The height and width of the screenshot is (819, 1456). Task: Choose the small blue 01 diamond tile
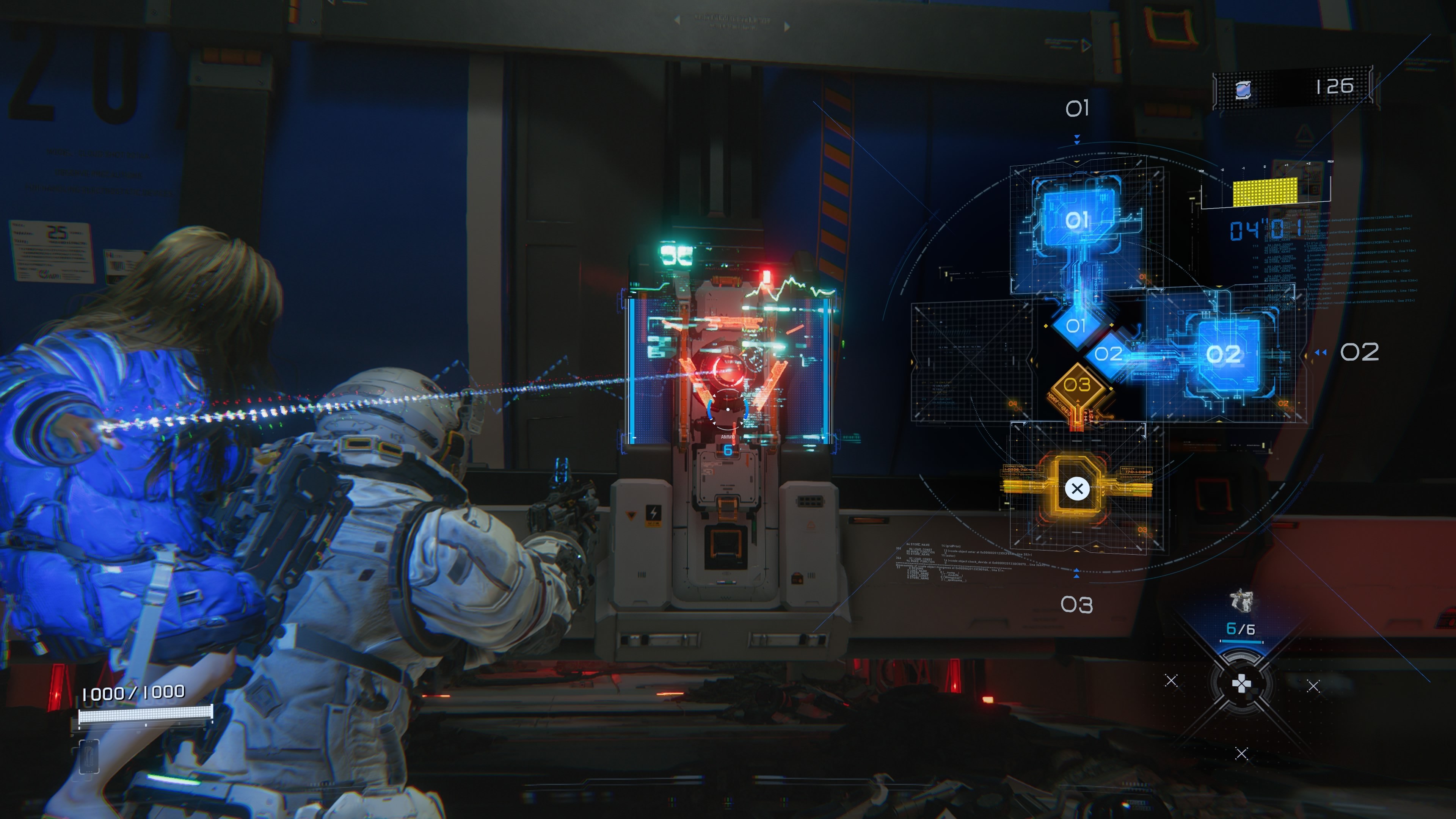coord(1076,326)
